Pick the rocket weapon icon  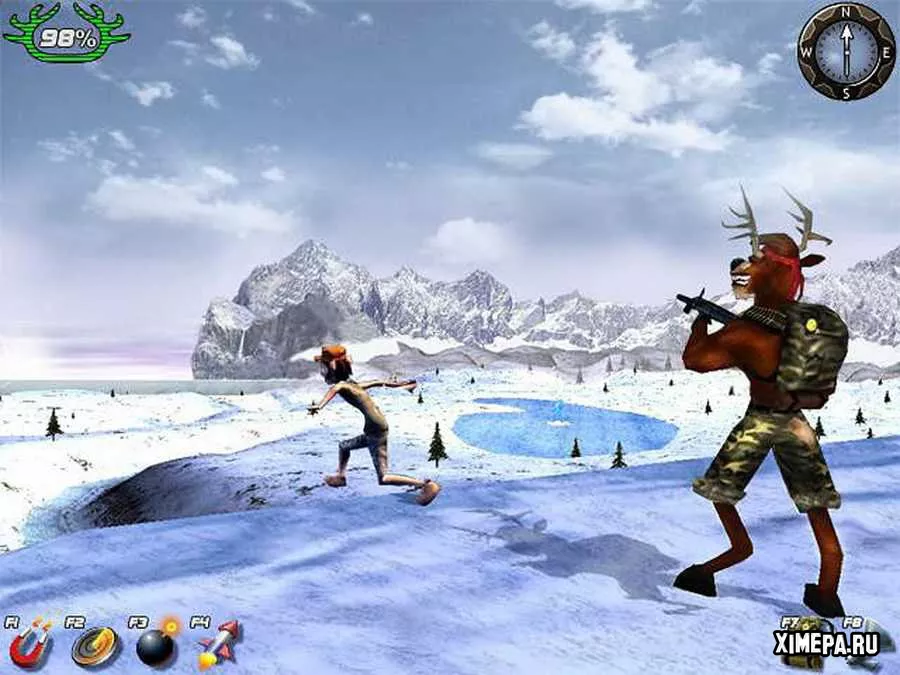tap(218, 645)
